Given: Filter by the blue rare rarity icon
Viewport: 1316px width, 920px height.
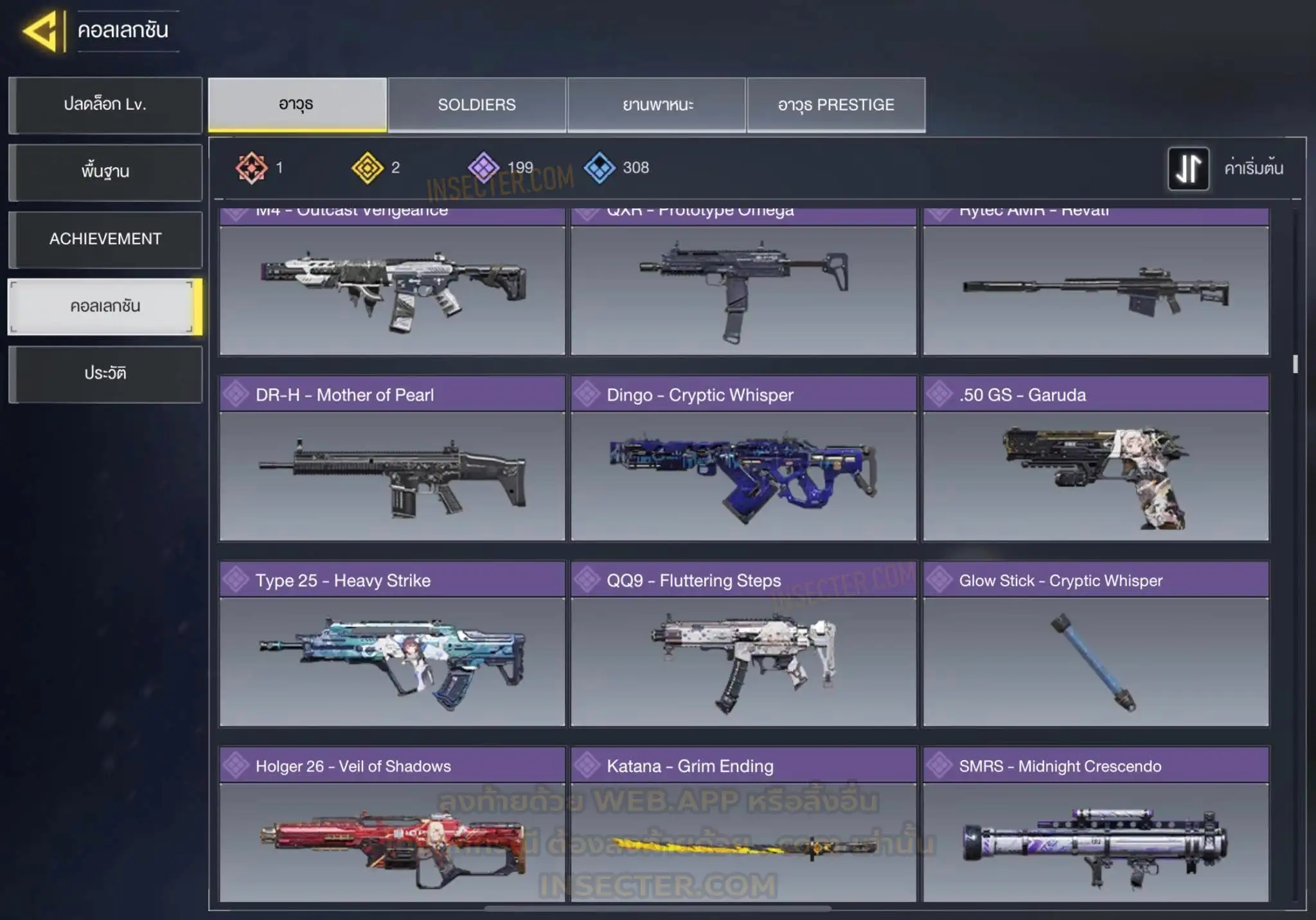Looking at the screenshot, I should [600, 168].
